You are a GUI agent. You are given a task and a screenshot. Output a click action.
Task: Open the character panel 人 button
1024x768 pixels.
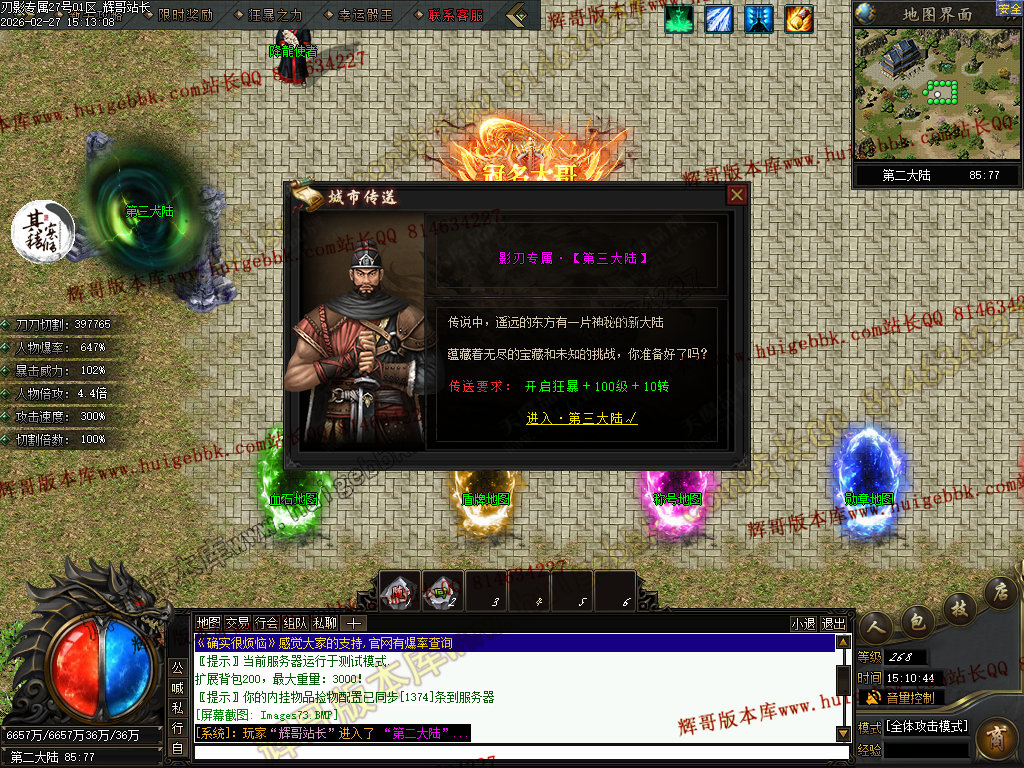pyautogui.click(x=877, y=626)
